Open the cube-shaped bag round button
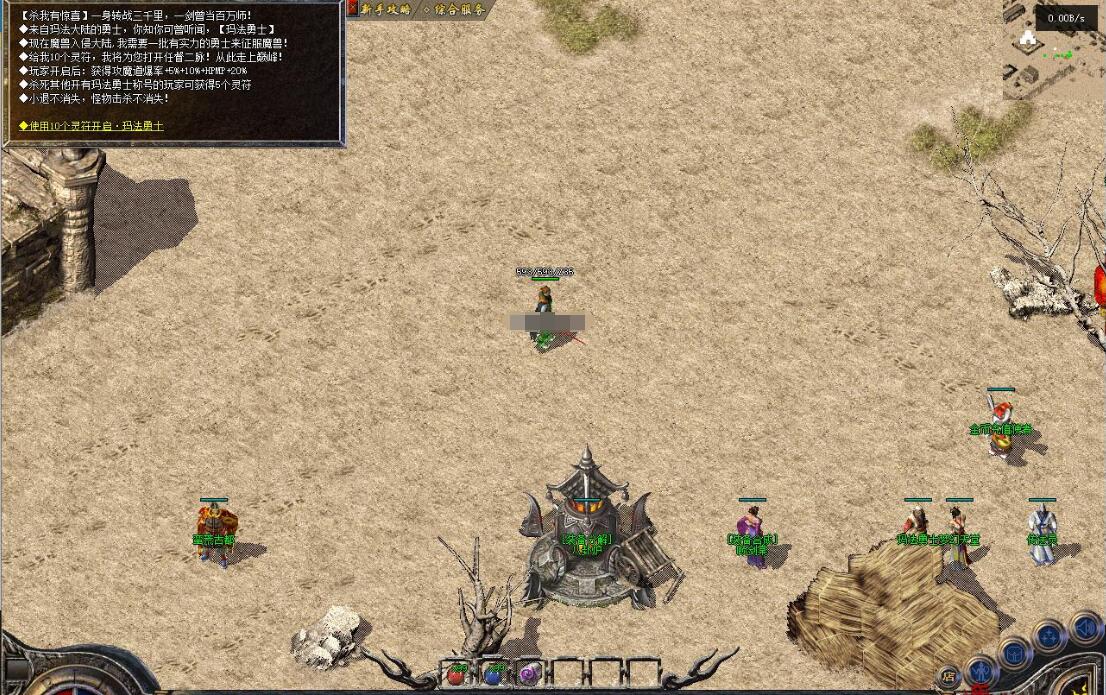 point(1014,652)
